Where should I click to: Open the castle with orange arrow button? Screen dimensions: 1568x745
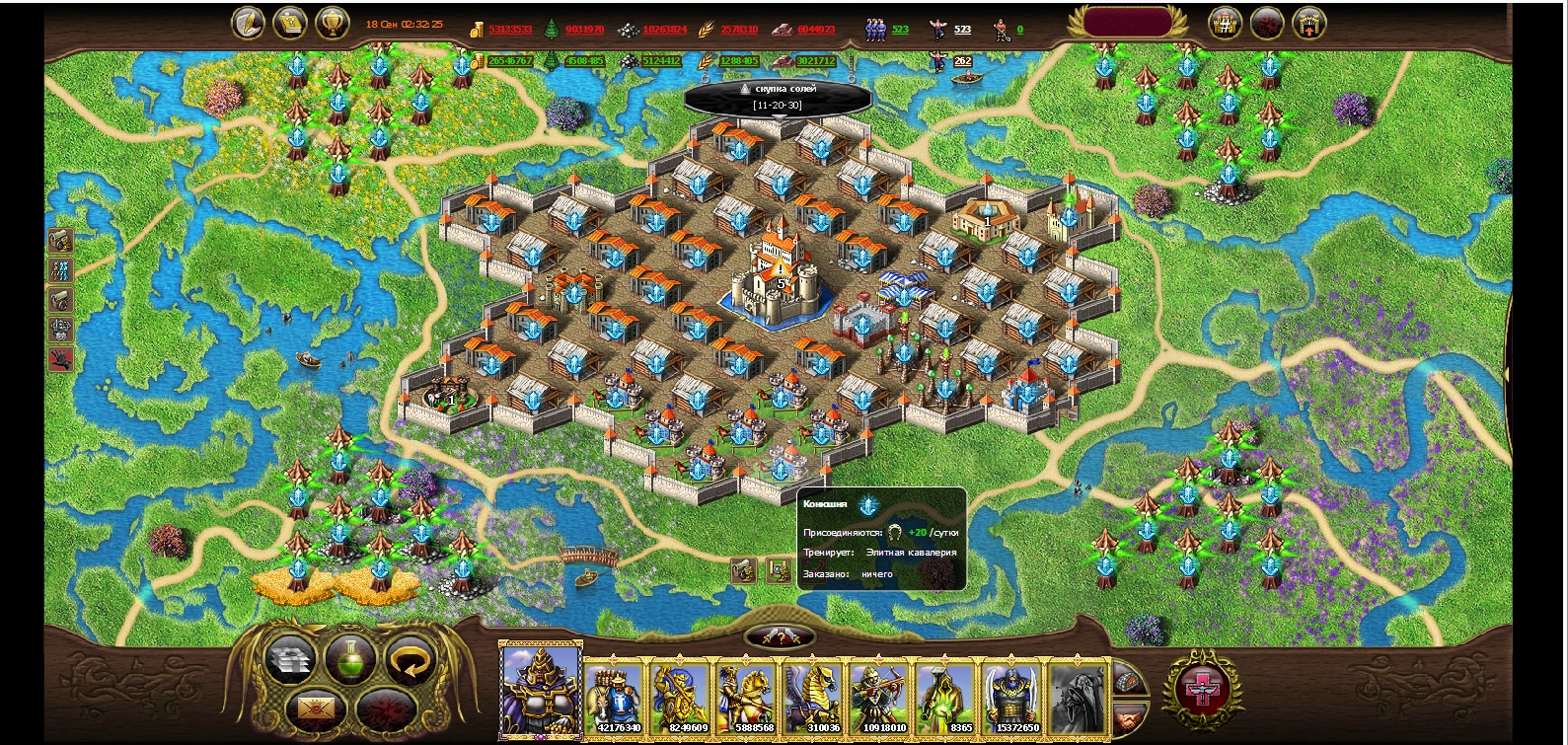tap(1308, 24)
